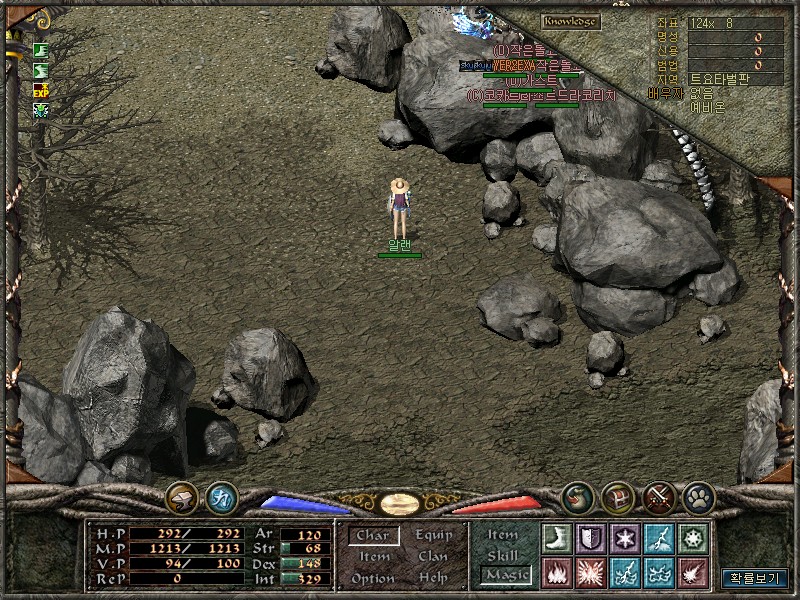Open the Equip menu
The height and width of the screenshot is (600, 800).
pyautogui.click(x=433, y=536)
